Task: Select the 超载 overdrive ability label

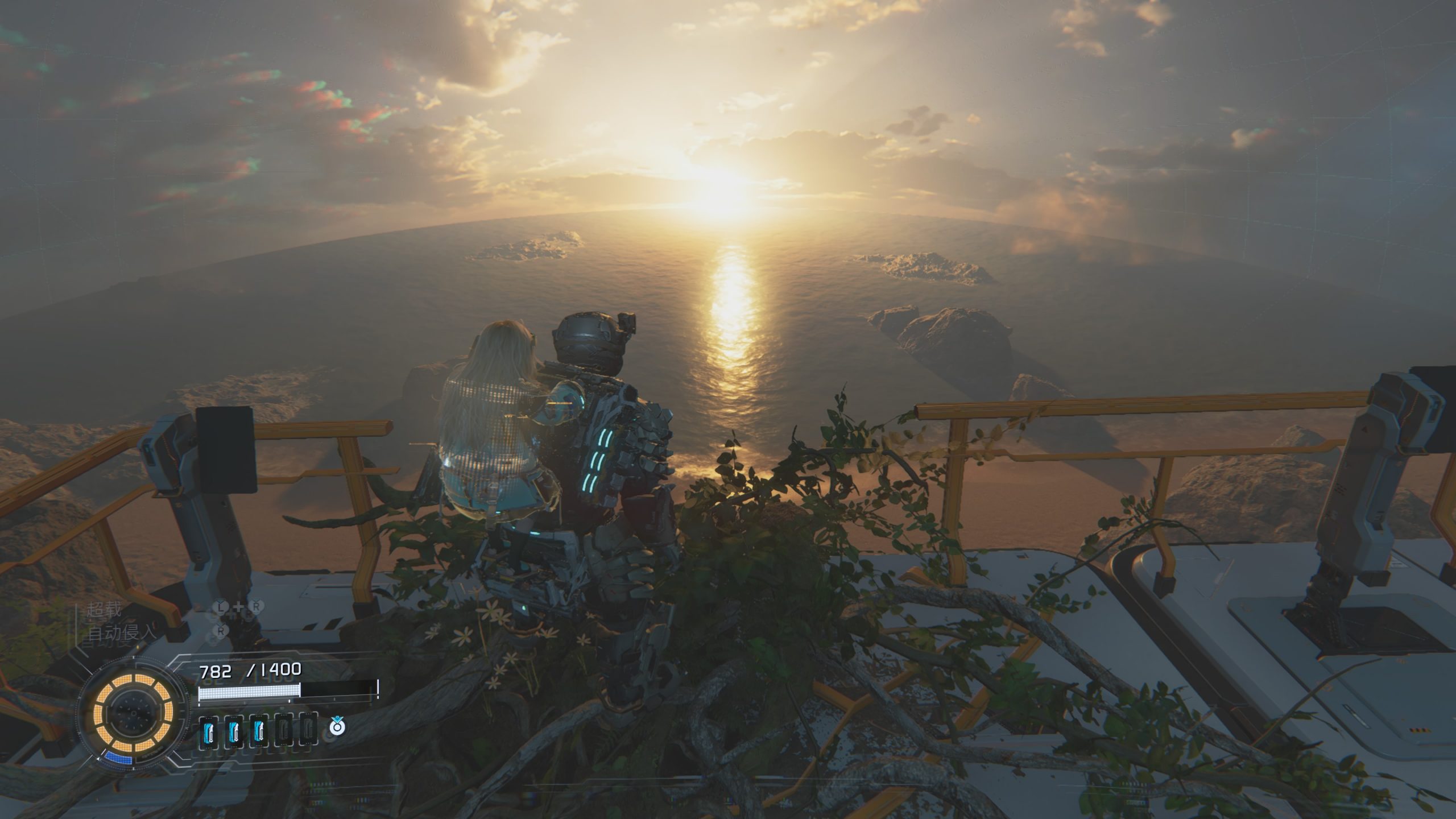Action: pyautogui.click(x=104, y=610)
